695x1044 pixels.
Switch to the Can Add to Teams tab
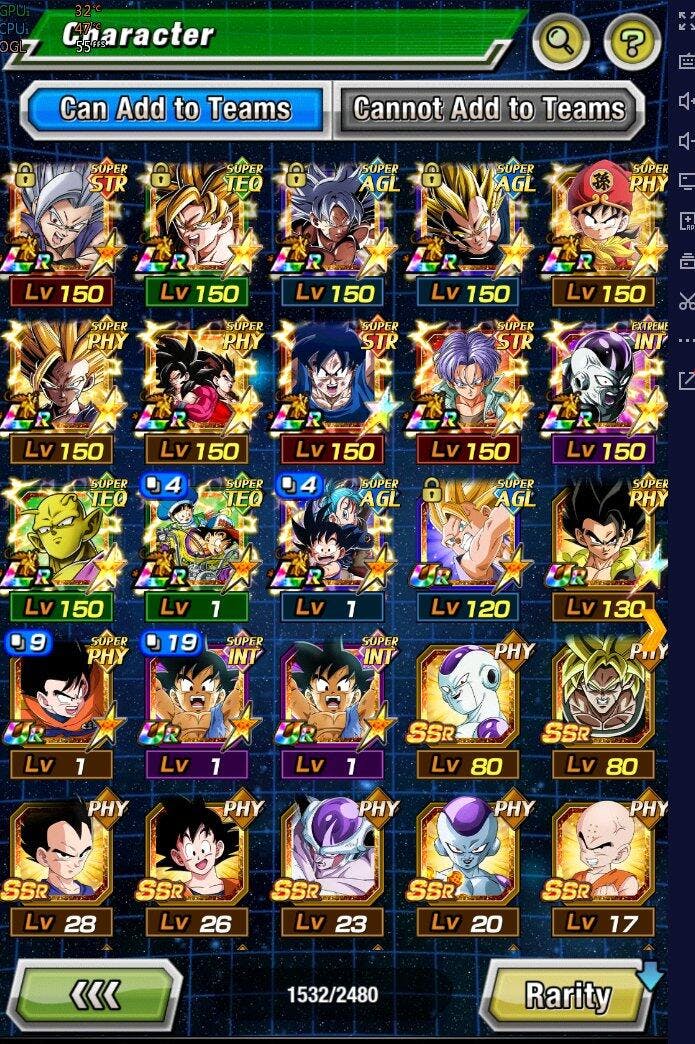[174, 108]
